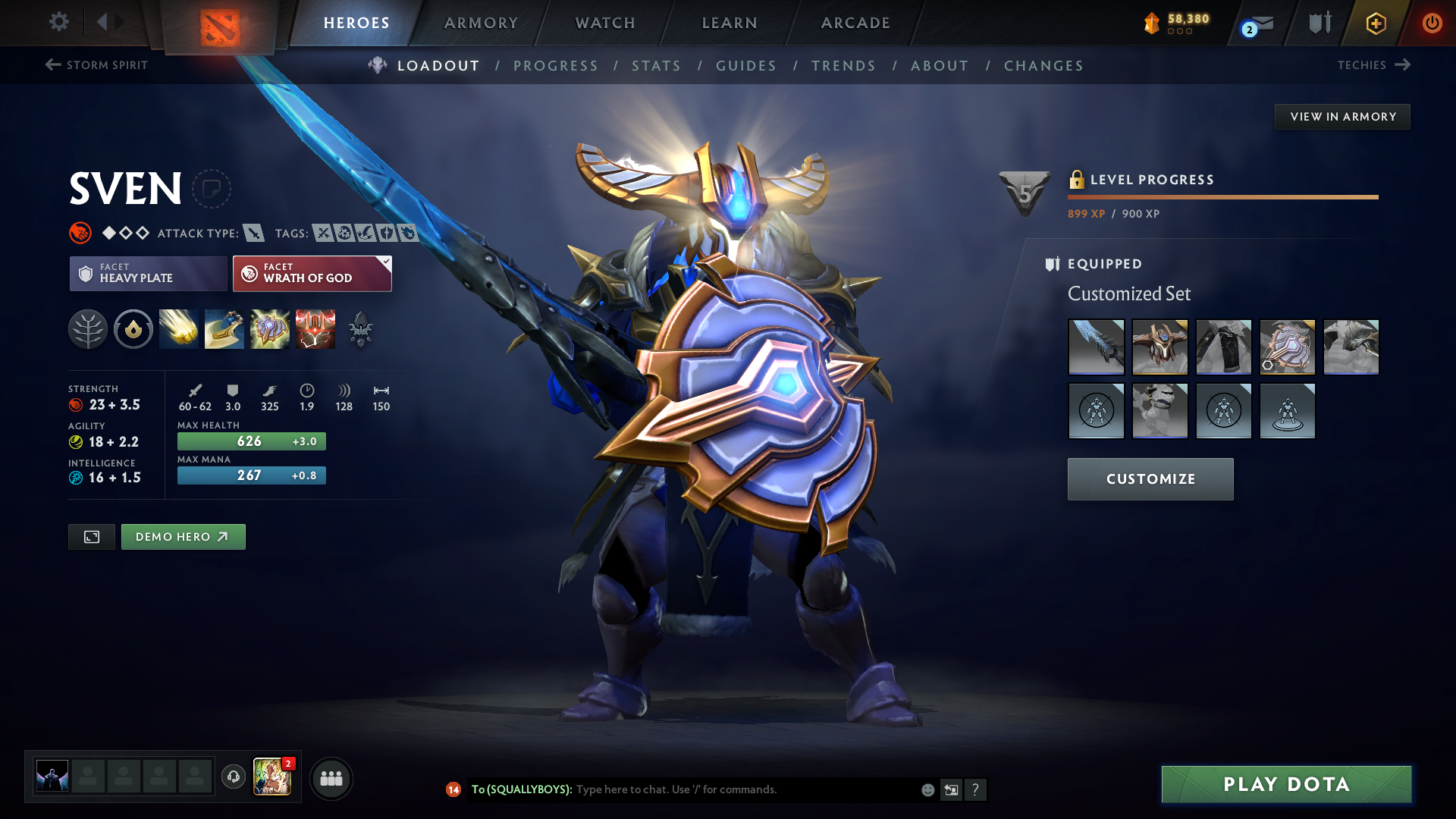Select the Heavy Plate facet
This screenshot has height=819, width=1456.
point(148,273)
